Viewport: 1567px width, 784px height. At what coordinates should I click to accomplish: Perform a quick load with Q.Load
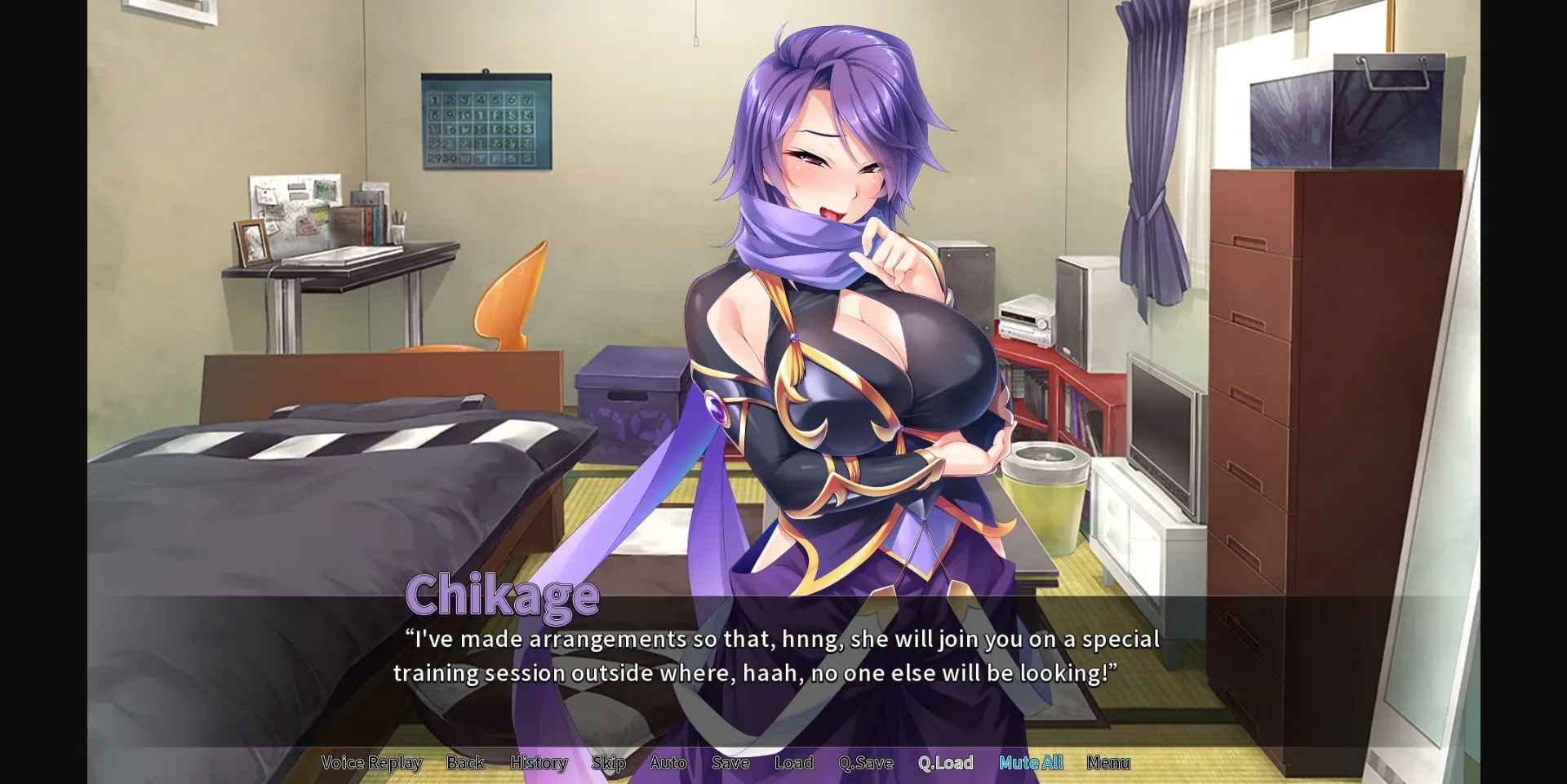[x=944, y=763]
